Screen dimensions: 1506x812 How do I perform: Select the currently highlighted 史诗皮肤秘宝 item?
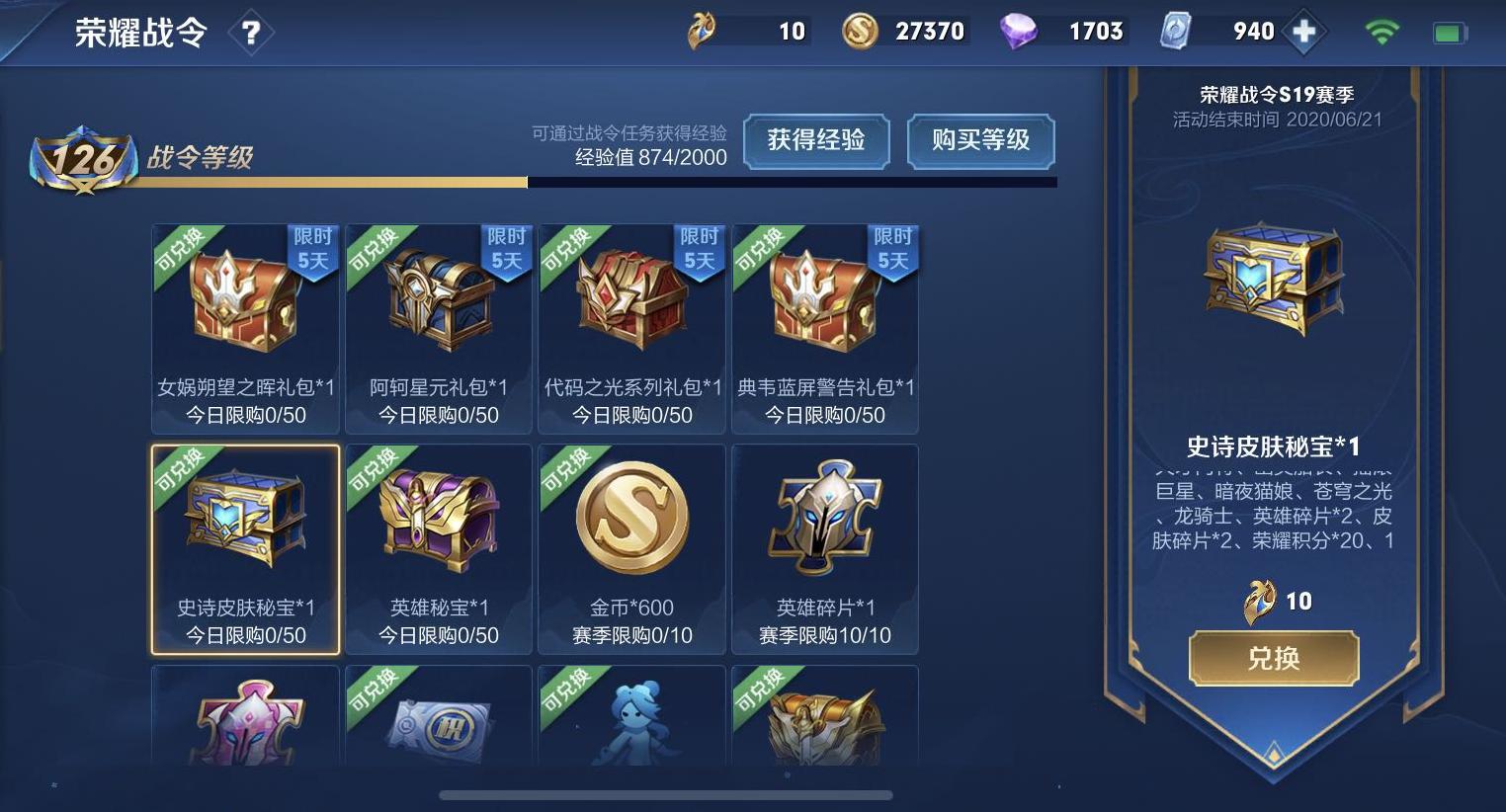coord(244,549)
